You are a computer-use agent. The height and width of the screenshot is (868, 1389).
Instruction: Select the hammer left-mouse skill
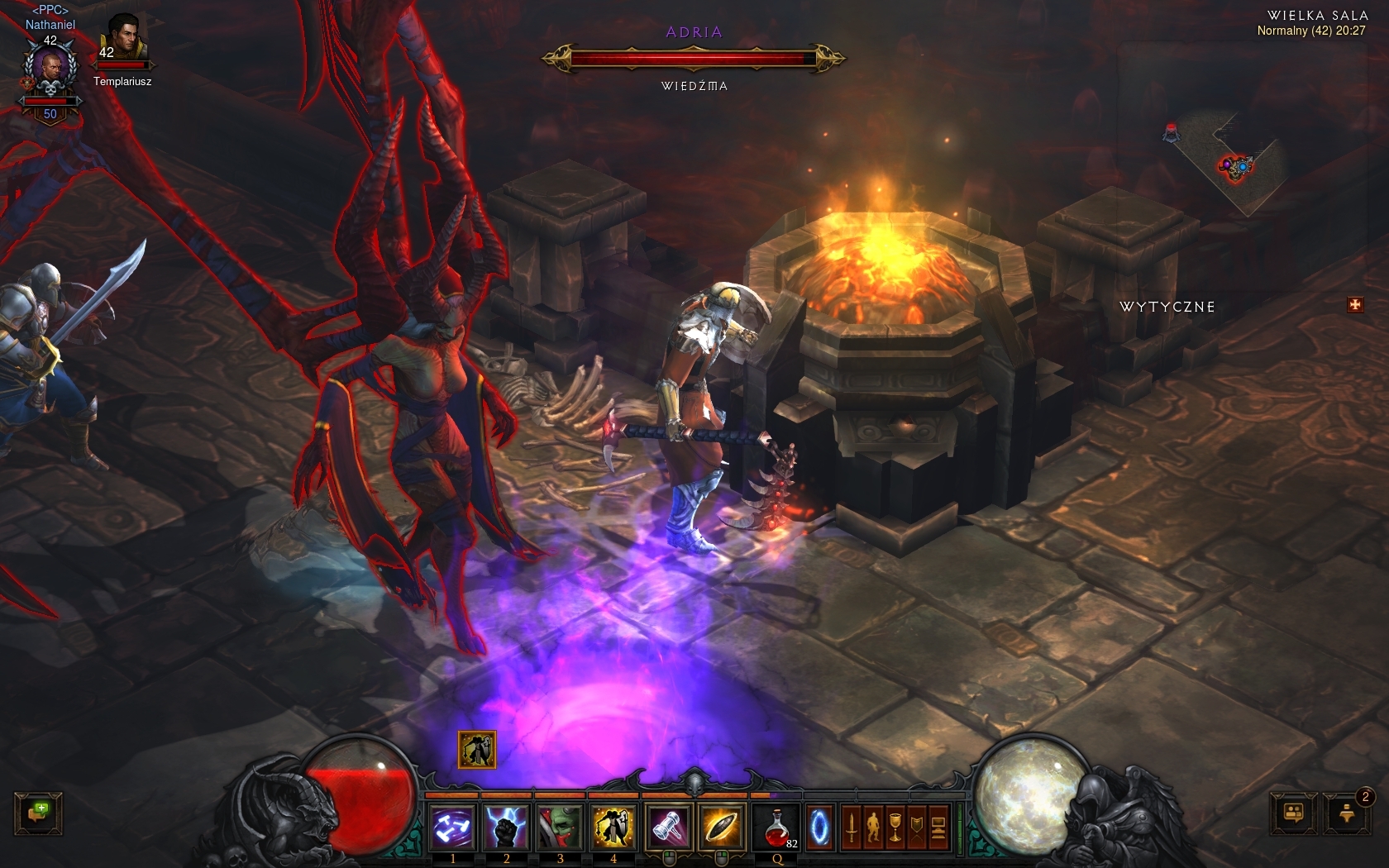point(668,827)
